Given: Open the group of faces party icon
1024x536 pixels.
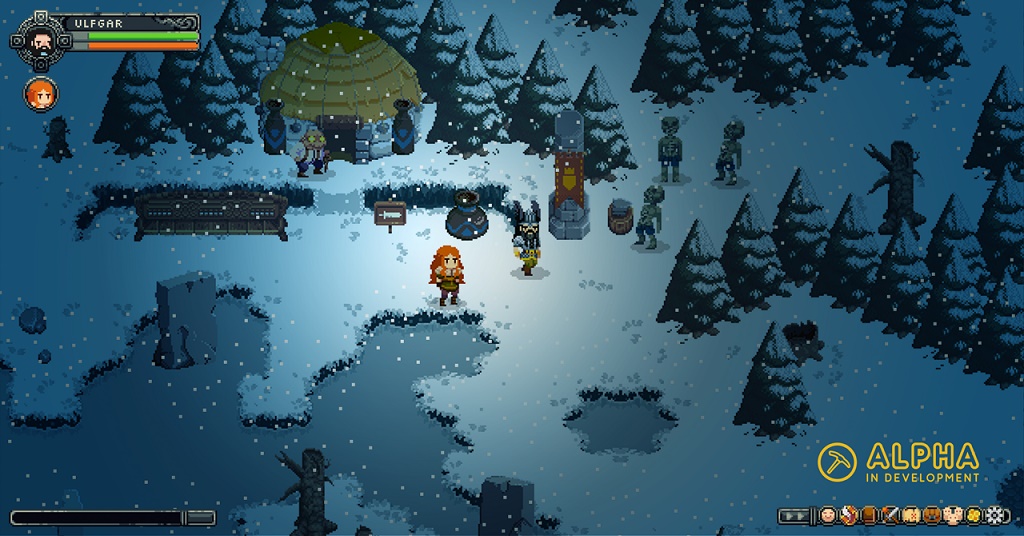Looking at the screenshot, I should click(x=953, y=516).
